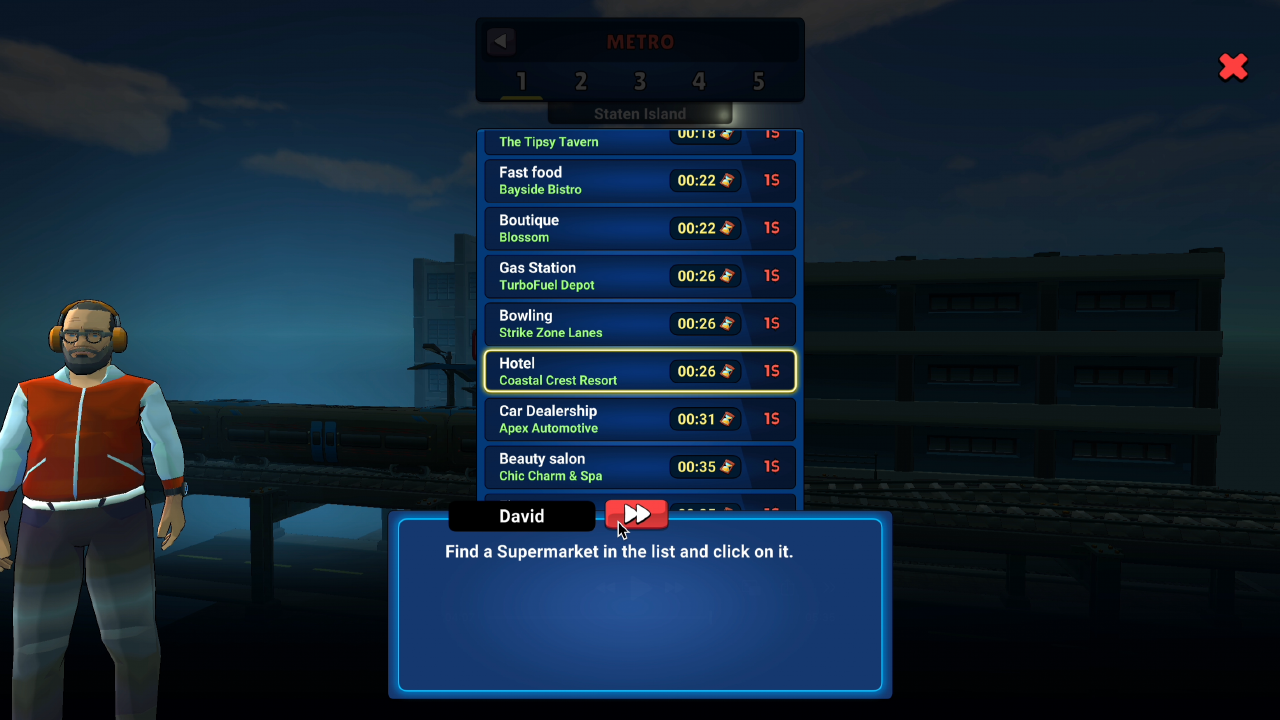Image resolution: width=1280 pixels, height=720 pixels.
Task: Click the back arrow on the METRO panel
Action: [500, 41]
